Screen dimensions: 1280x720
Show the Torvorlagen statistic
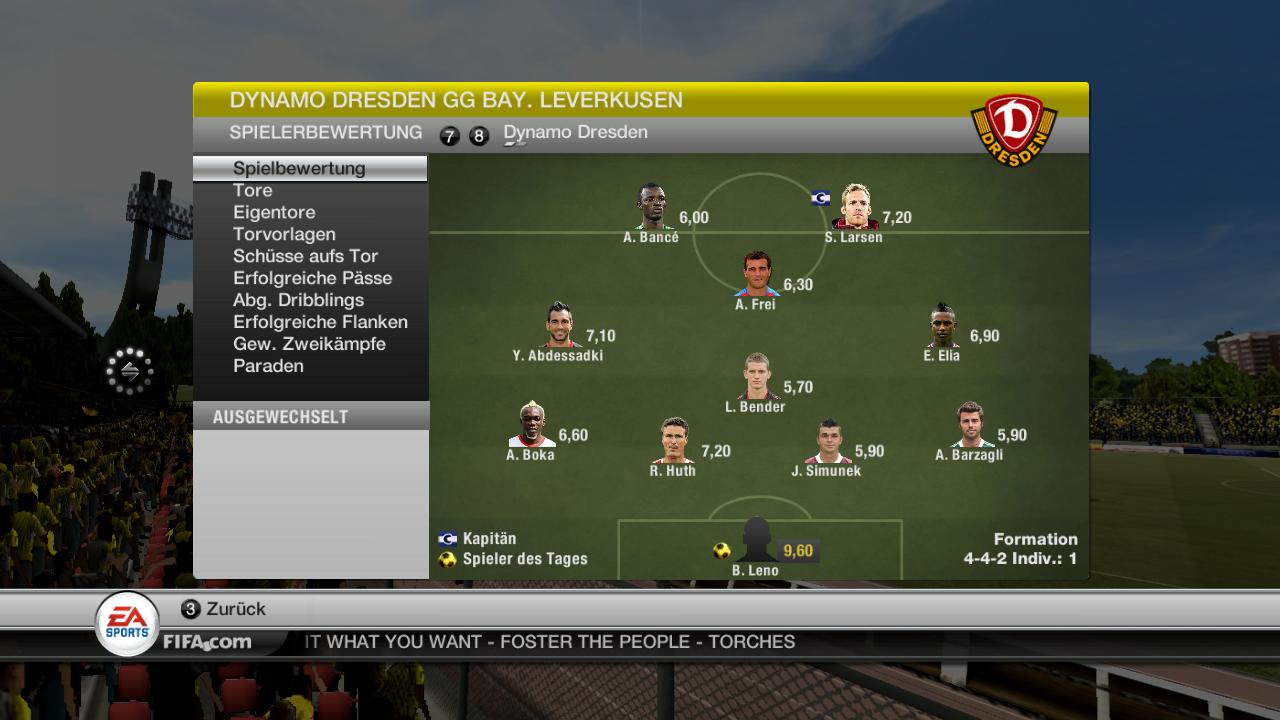click(284, 234)
